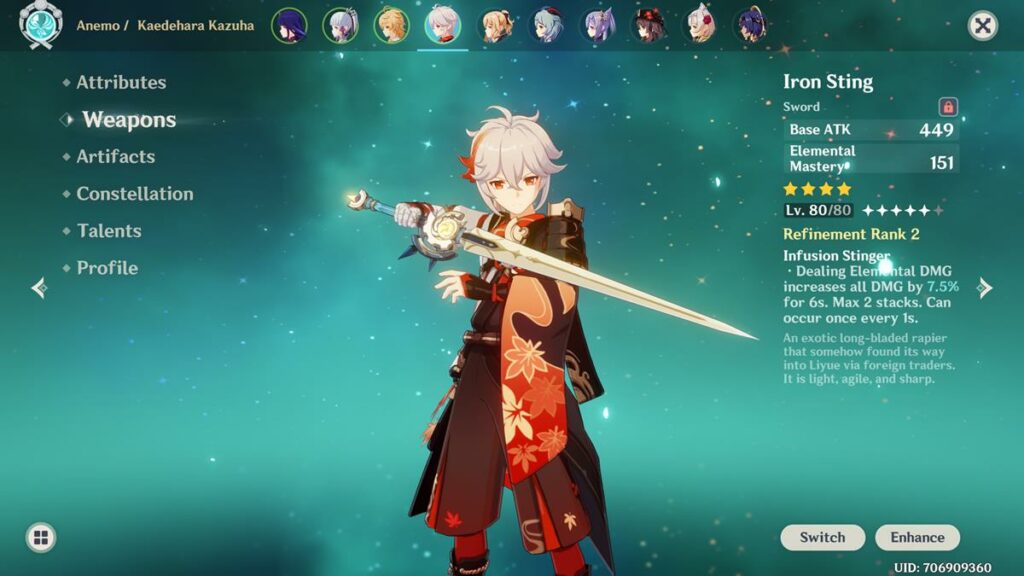Open the four-square grid button
Image resolution: width=1024 pixels, height=576 pixels.
41,538
